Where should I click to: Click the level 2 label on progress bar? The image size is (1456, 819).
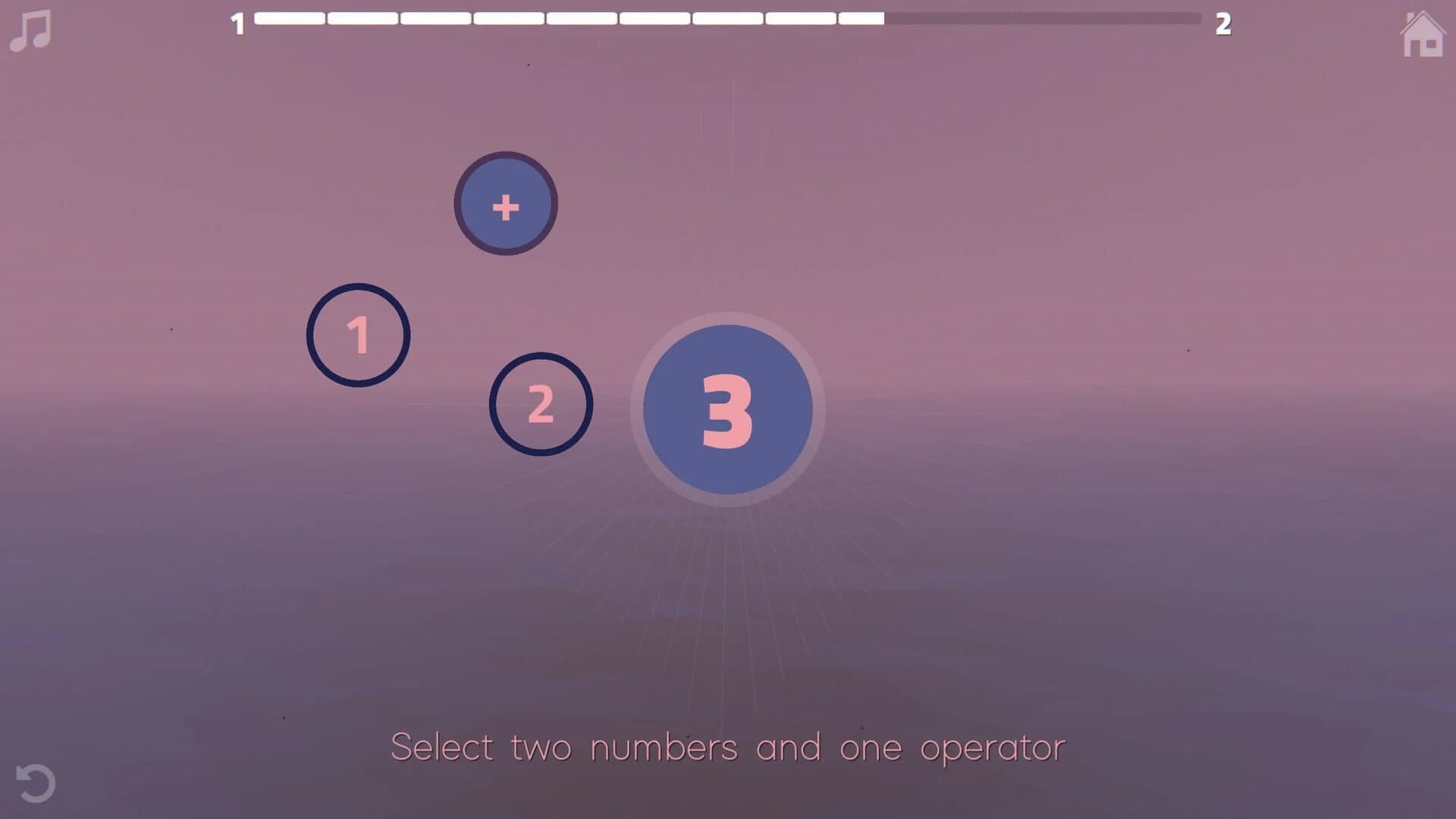[x=1224, y=24]
